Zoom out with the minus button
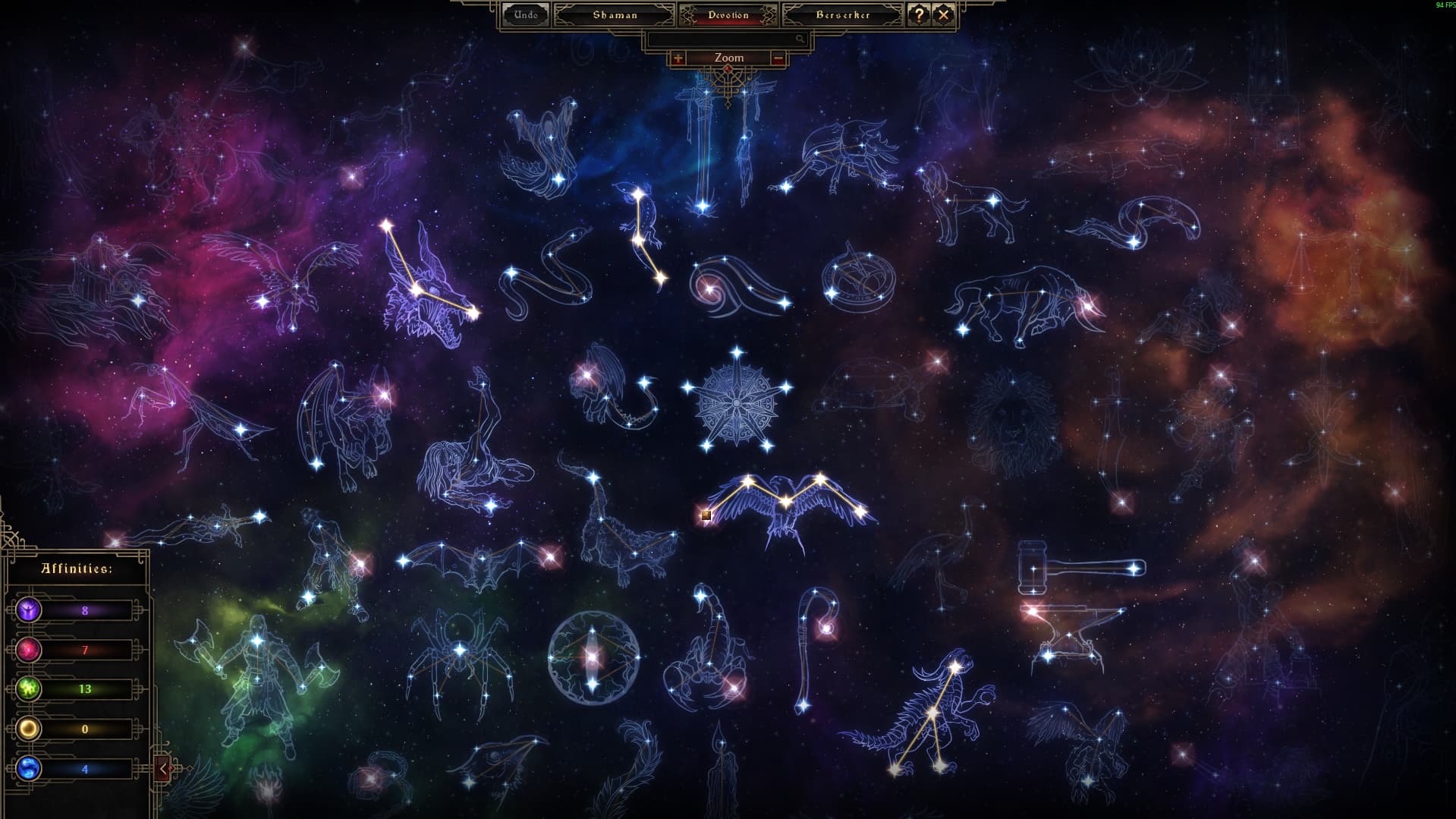The height and width of the screenshot is (819, 1456). 778,58
